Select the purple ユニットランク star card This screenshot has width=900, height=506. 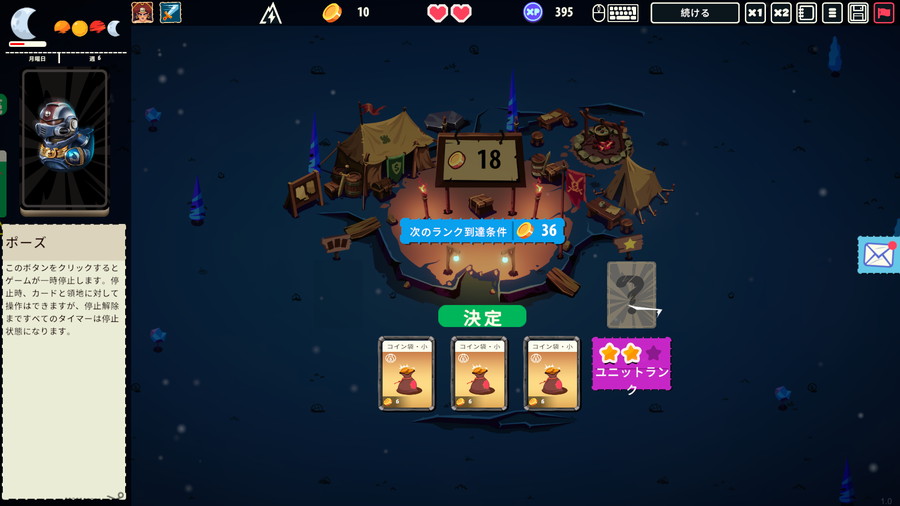(x=631, y=364)
